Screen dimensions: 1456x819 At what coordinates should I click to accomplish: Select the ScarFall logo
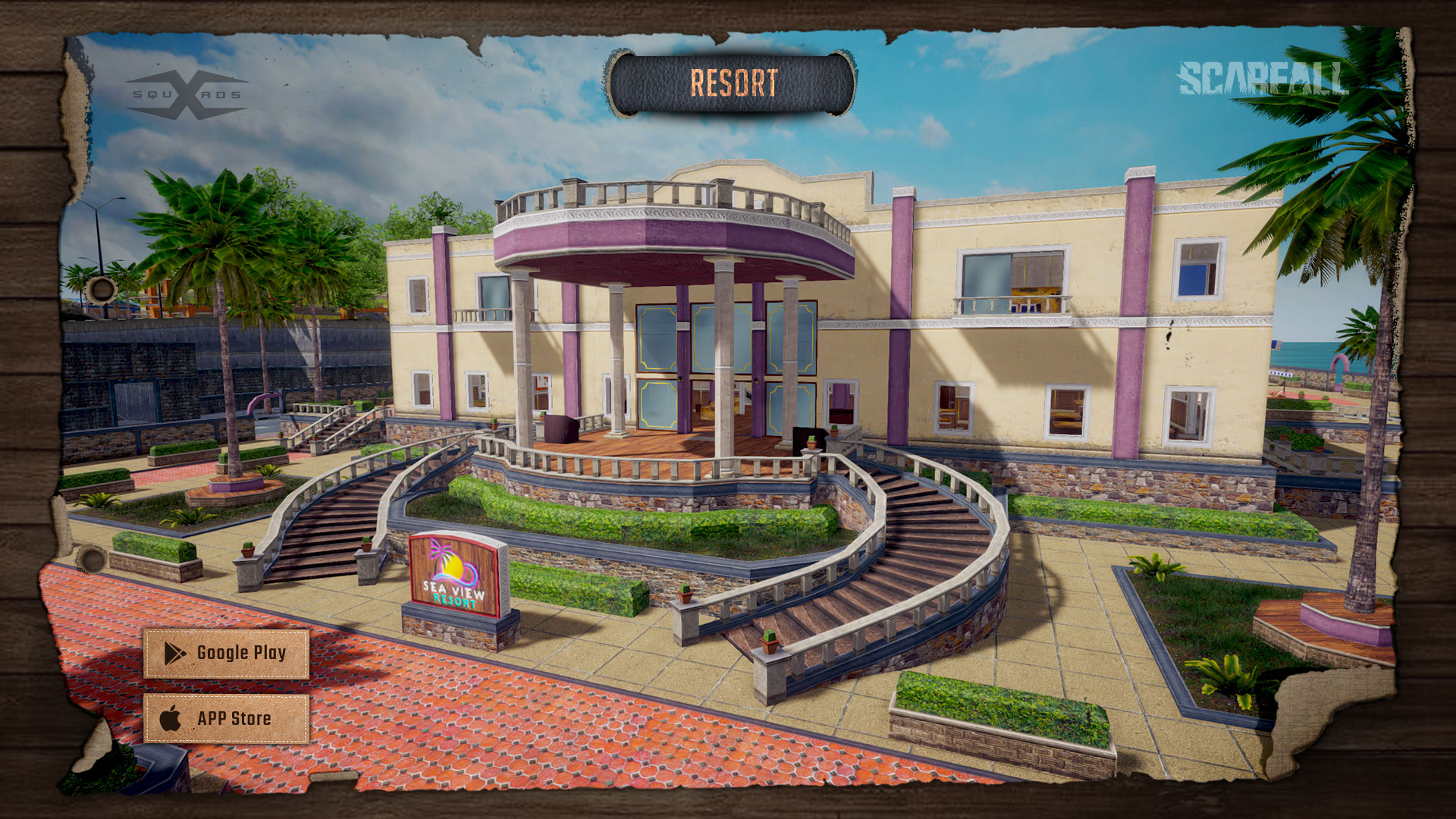pos(1260,78)
